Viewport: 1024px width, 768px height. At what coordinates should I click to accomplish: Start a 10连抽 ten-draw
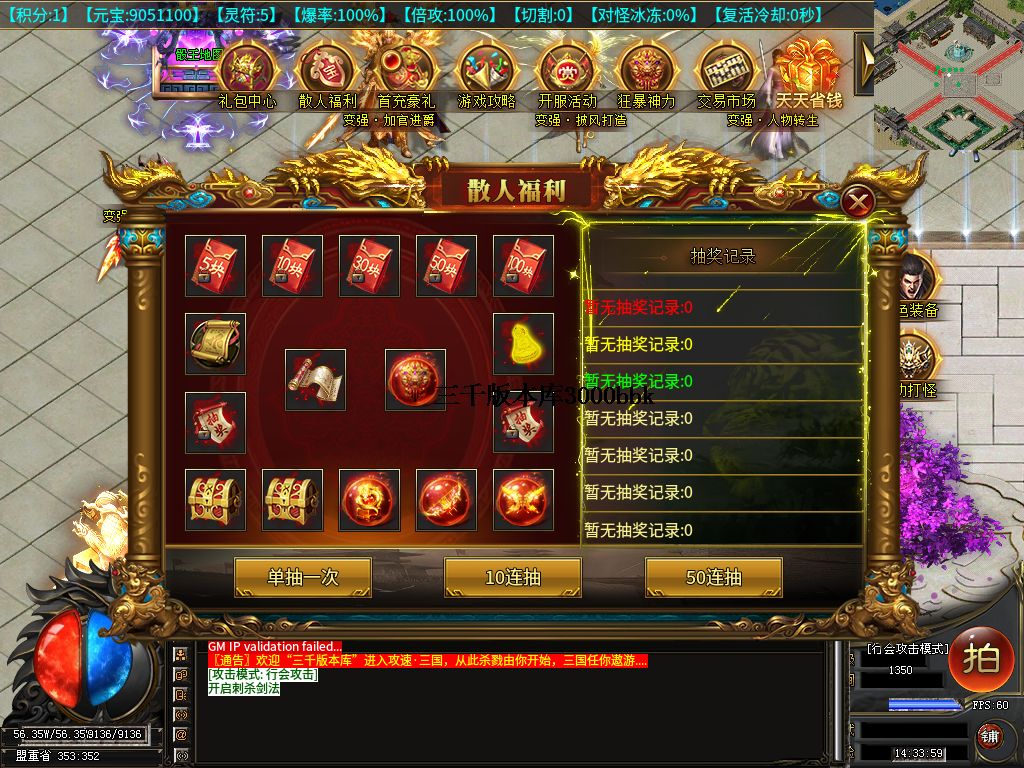click(x=512, y=577)
